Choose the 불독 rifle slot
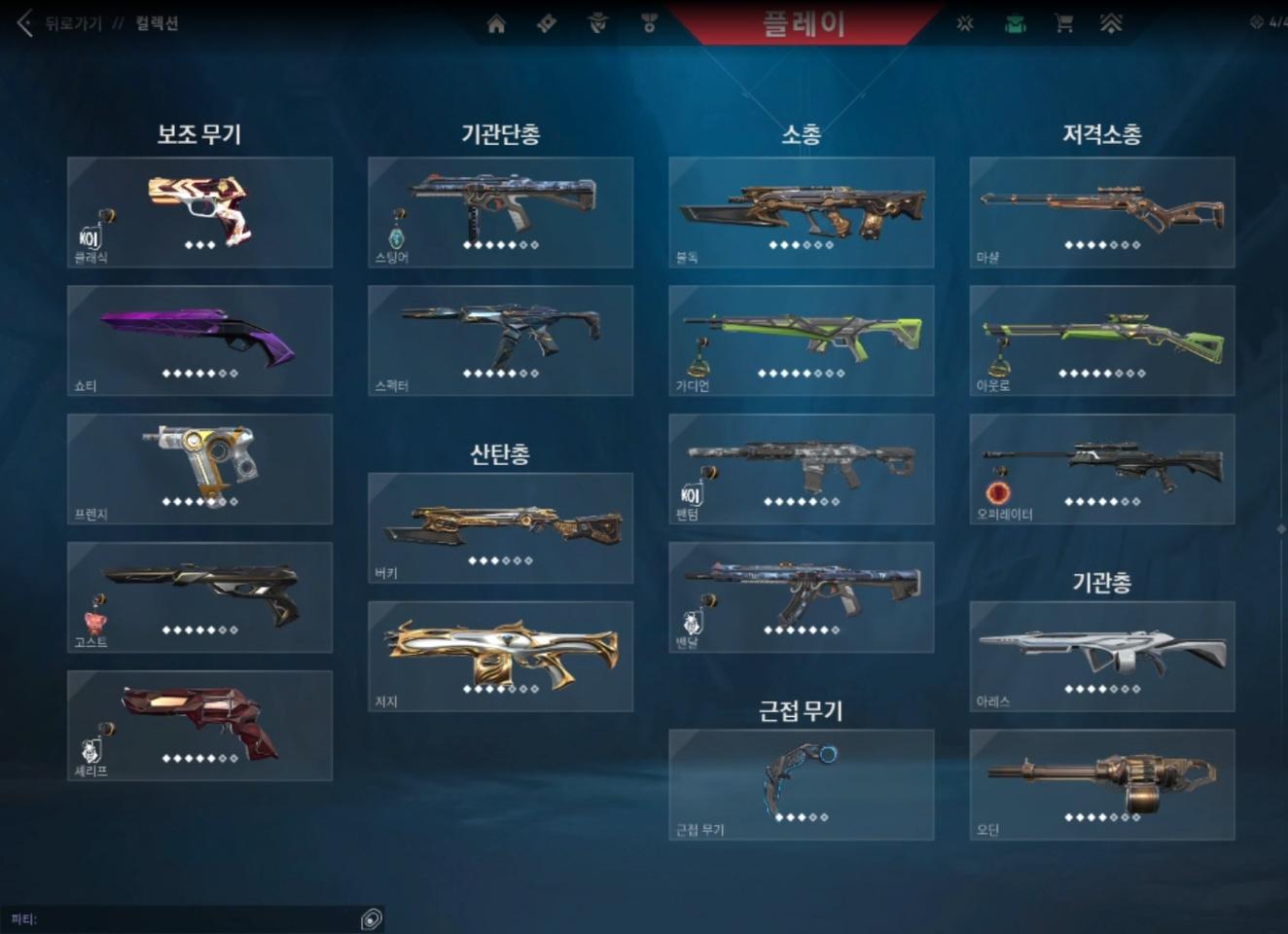Image resolution: width=1288 pixels, height=934 pixels. (802, 212)
